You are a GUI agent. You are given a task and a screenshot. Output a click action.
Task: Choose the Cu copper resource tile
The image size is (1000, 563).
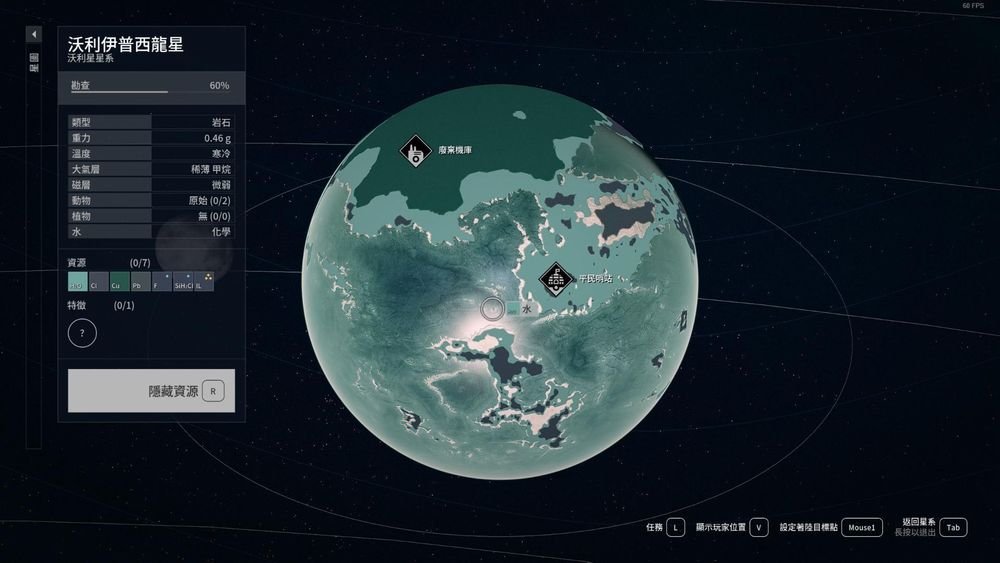pos(119,282)
